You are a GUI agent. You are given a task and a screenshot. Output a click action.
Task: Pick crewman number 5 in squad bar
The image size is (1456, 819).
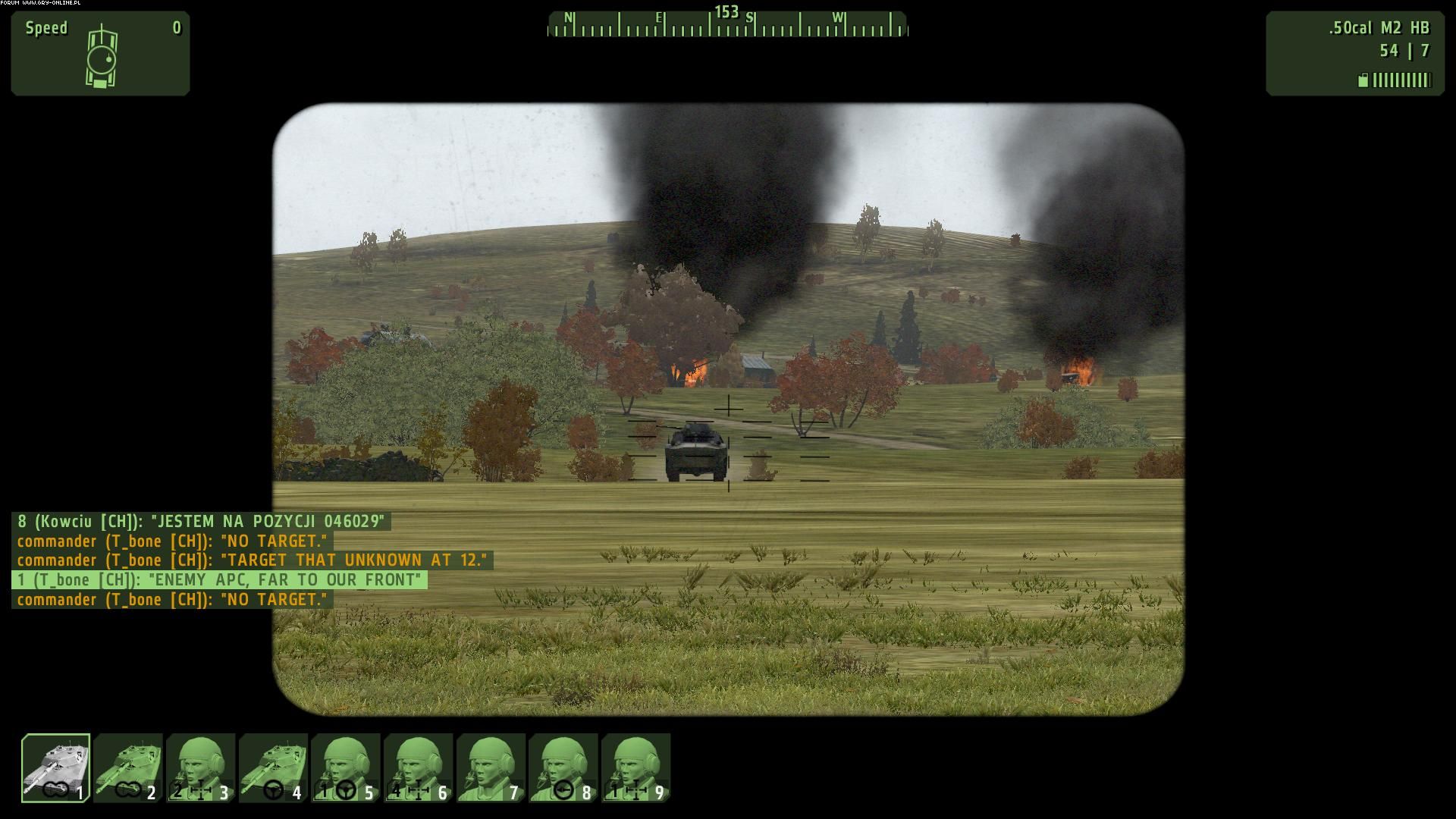pos(346,767)
